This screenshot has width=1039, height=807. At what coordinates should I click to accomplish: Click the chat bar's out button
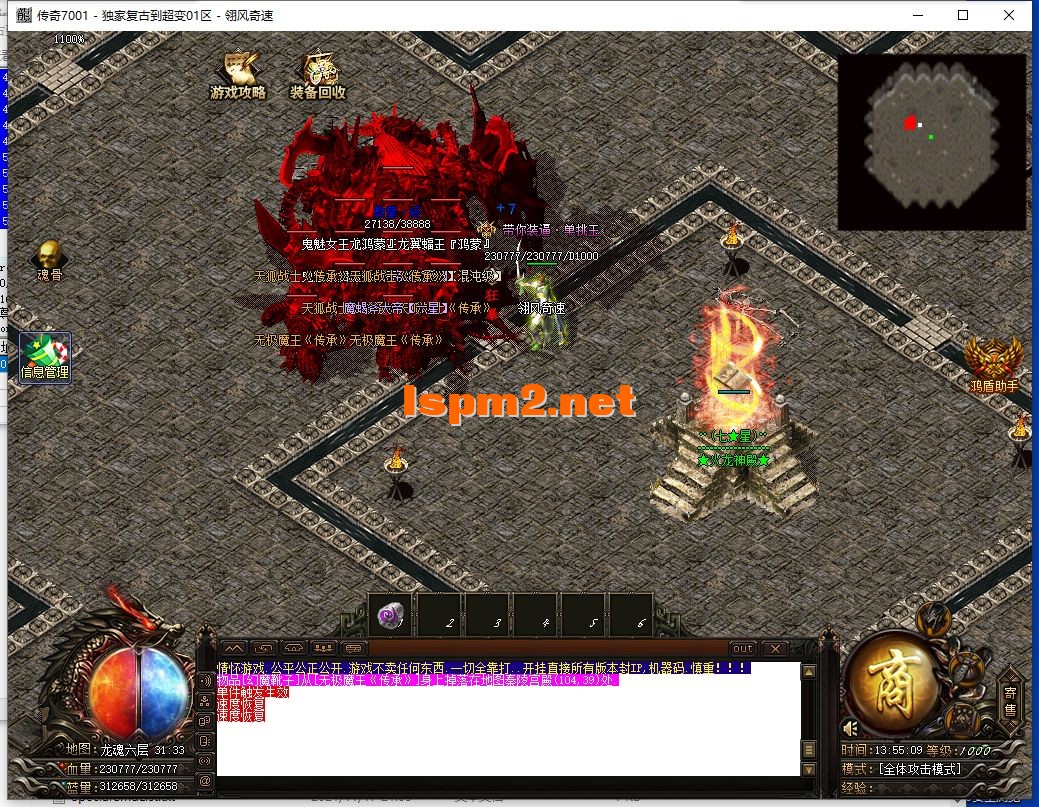click(742, 648)
